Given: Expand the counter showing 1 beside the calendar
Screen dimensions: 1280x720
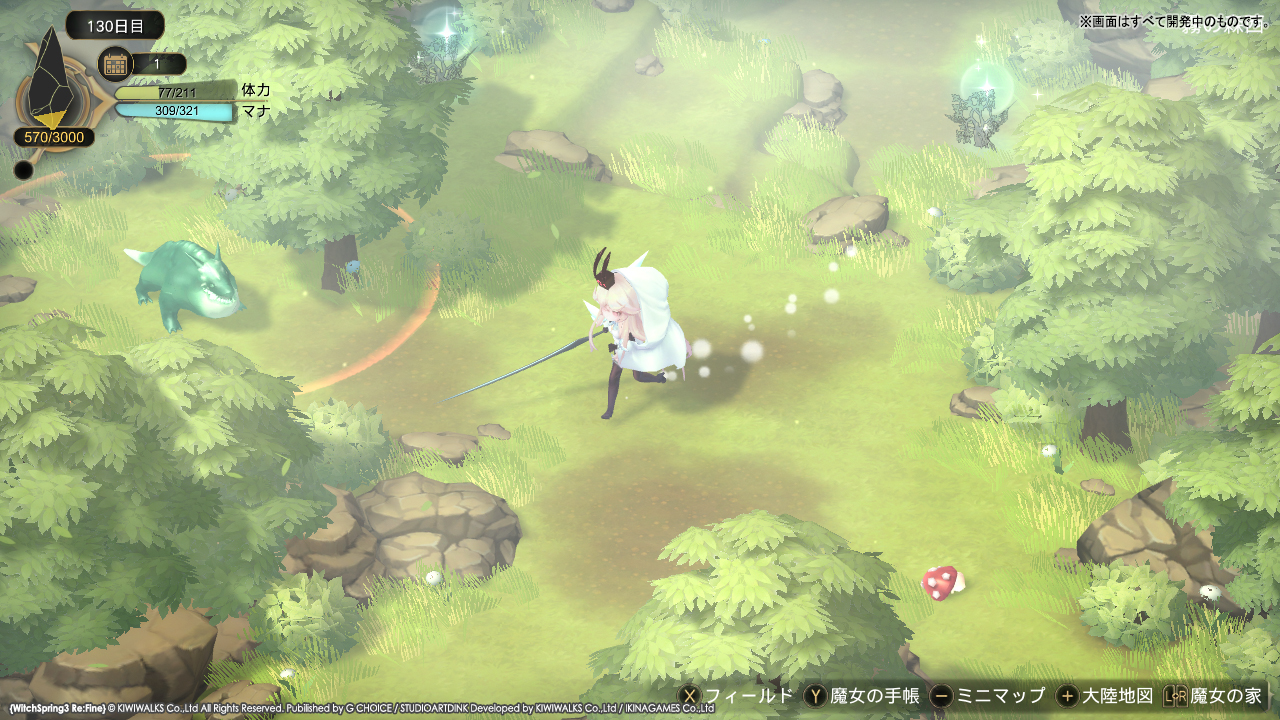Looking at the screenshot, I should tap(157, 63).
